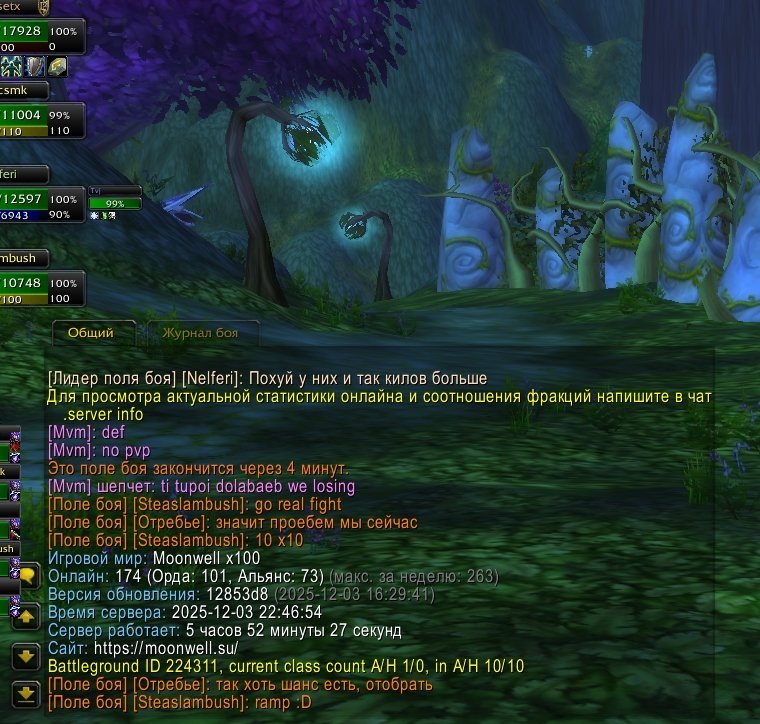Select the party frame showing 12597 health
This screenshot has width=760, height=724.
pos(40,206)
